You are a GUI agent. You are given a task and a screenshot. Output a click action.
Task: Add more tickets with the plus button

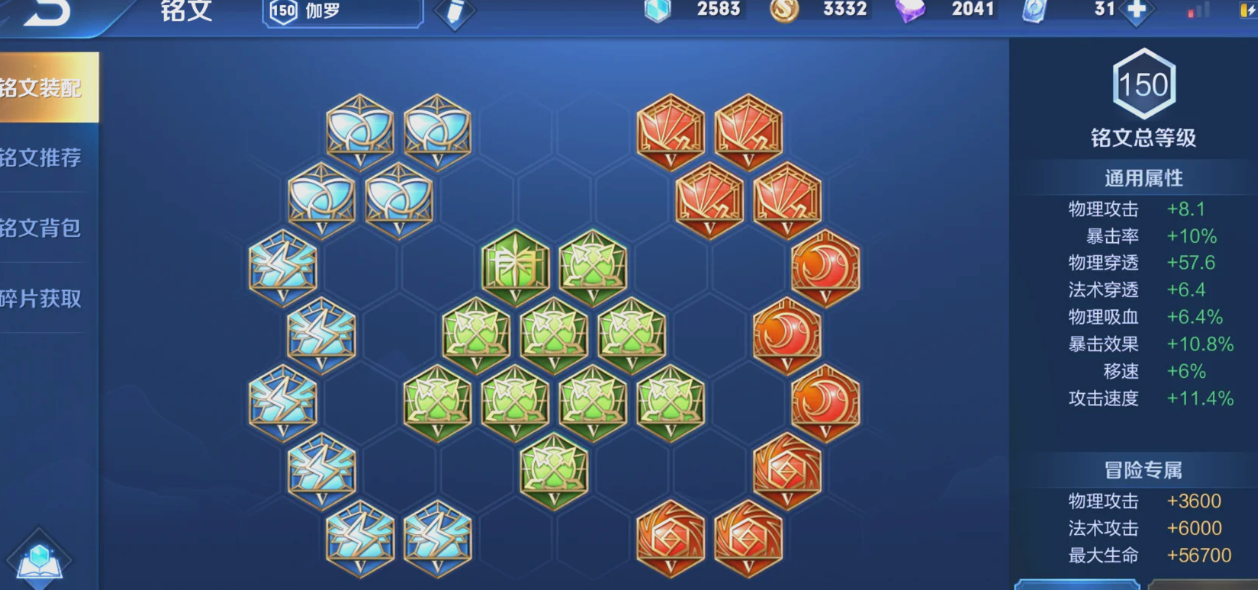click(x=1137, y=10)
